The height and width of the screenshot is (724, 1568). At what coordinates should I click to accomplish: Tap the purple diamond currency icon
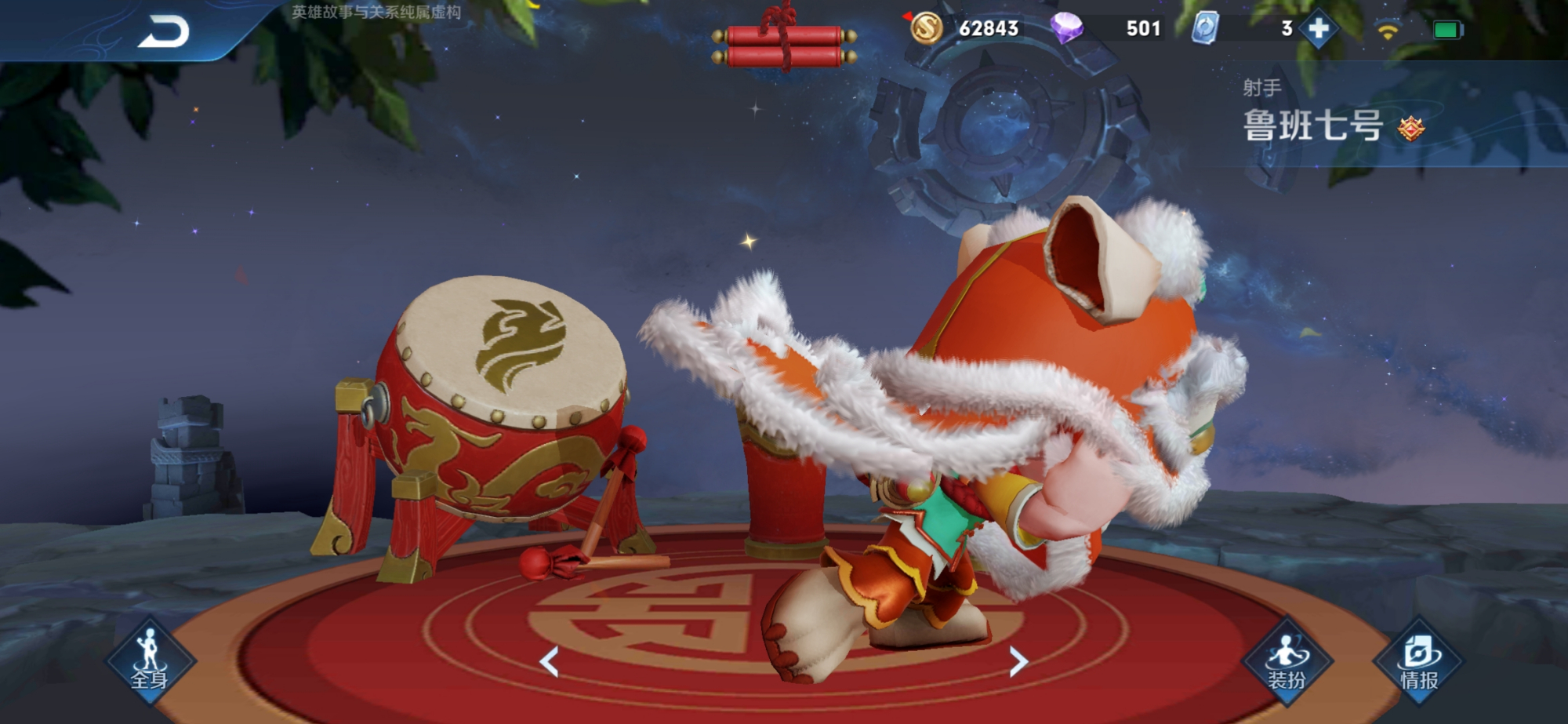coord(1066,29)
